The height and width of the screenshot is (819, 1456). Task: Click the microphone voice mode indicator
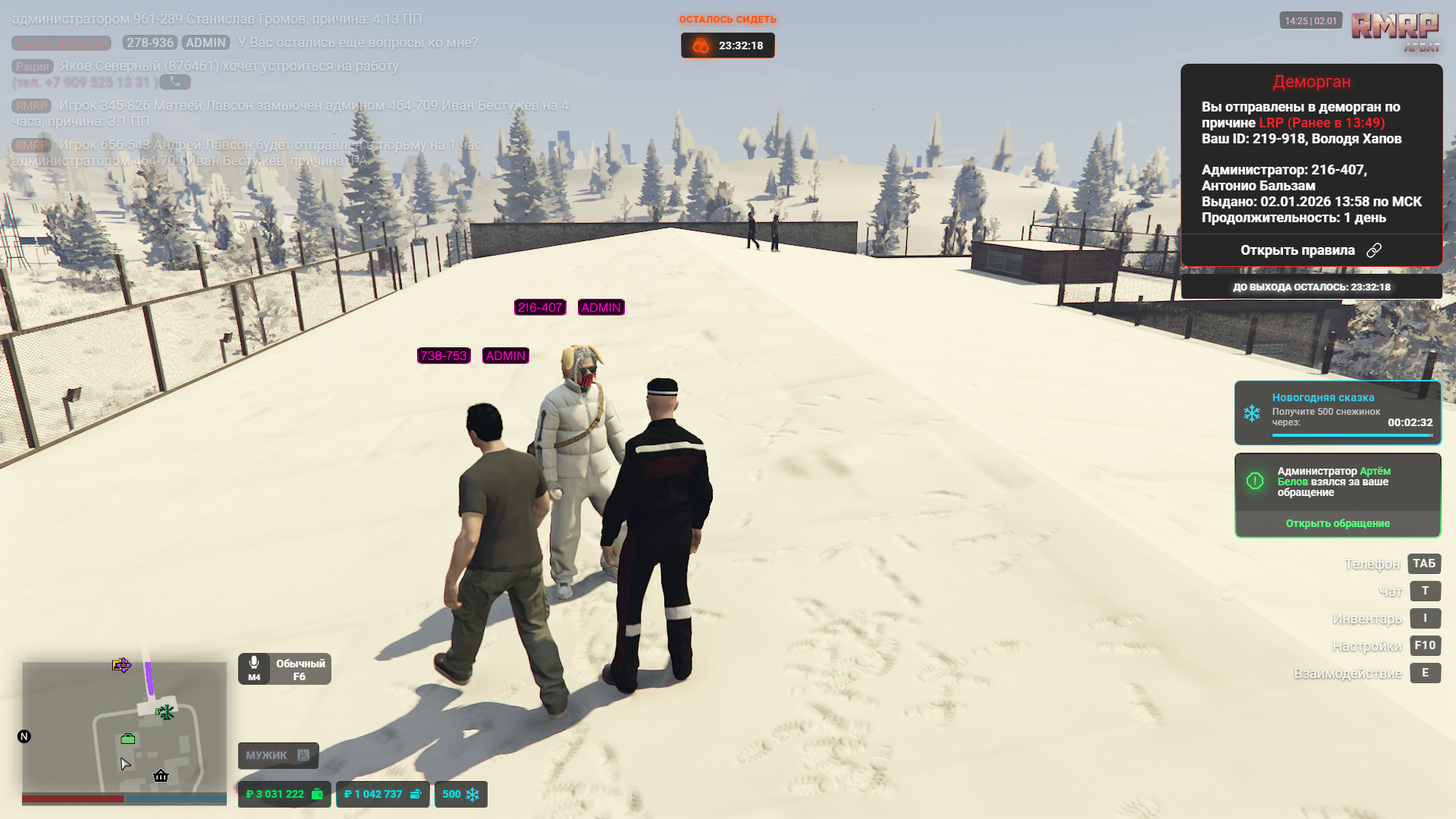284,669
